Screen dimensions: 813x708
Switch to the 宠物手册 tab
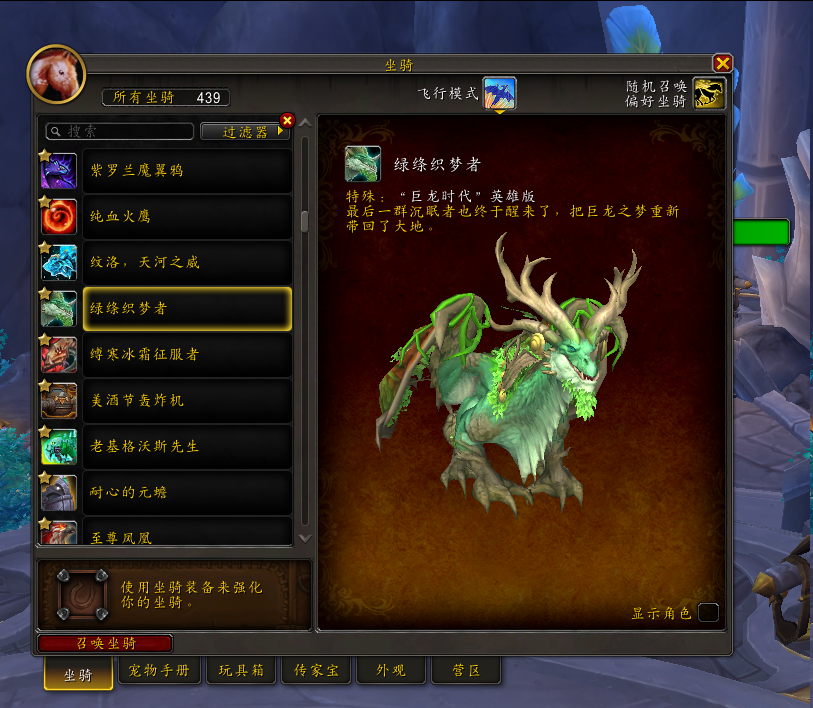pyautogui.click(x=159, y=670)
